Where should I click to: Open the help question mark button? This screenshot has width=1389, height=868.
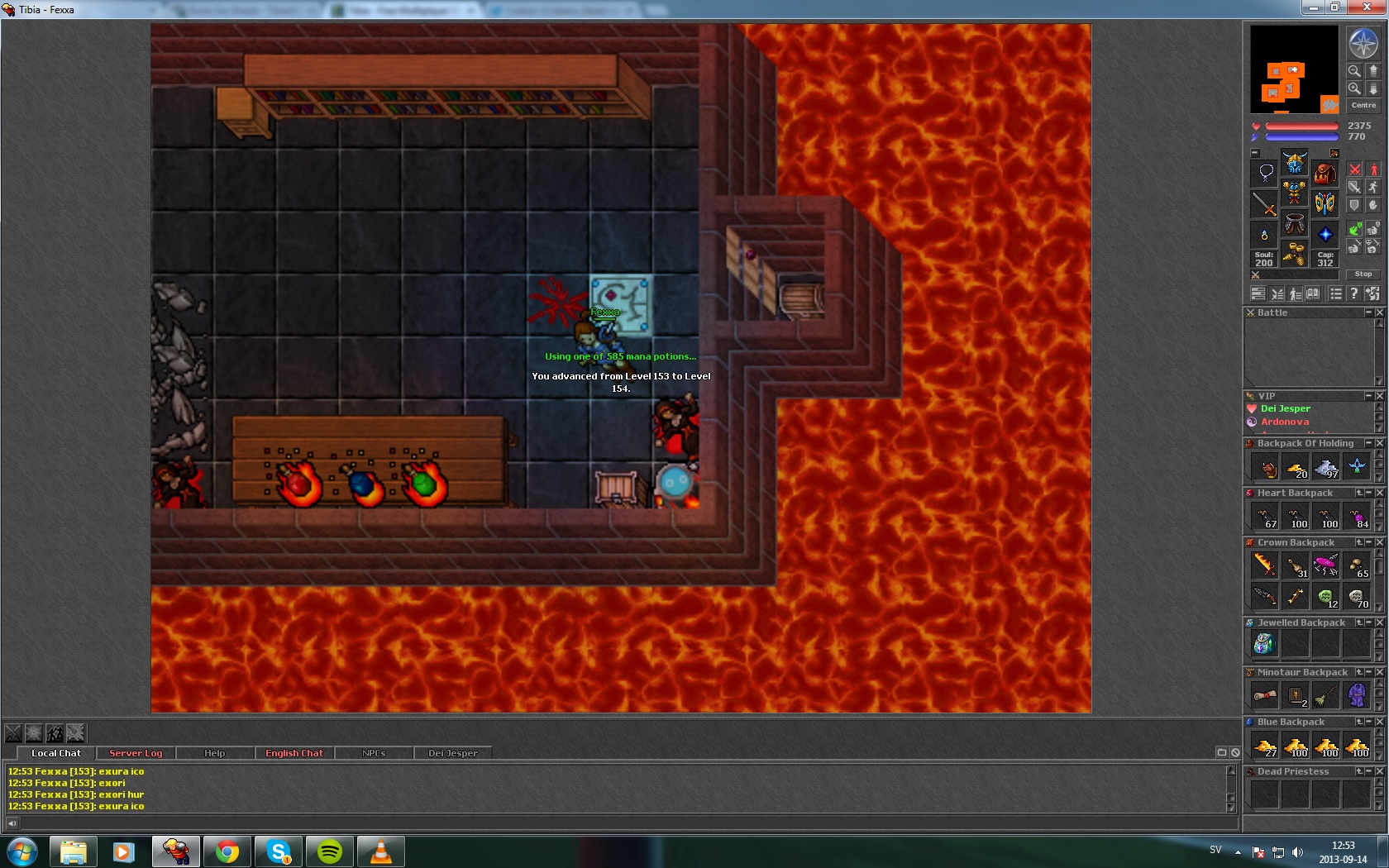[1353, 293]
